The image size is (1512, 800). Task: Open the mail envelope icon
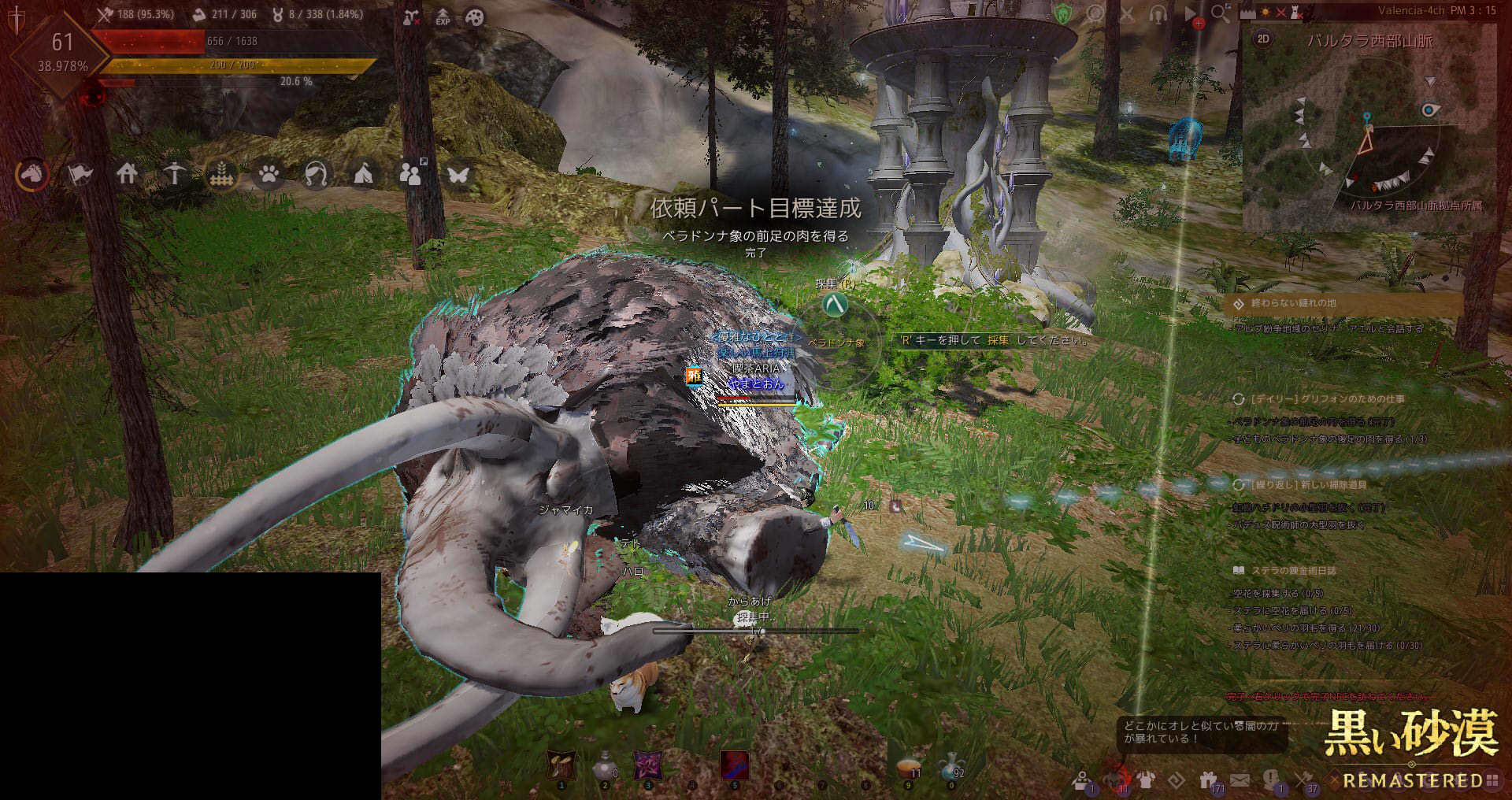1240,780
